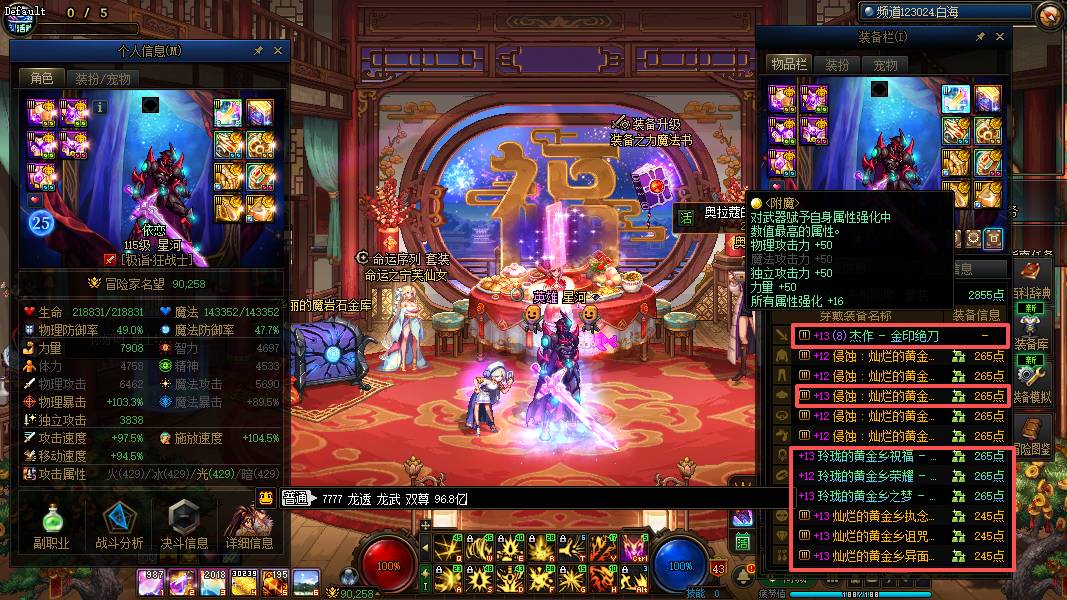Open 战斗分析 combat analysis
Screen dimensions: 1067x600
(x=119, y=526)
